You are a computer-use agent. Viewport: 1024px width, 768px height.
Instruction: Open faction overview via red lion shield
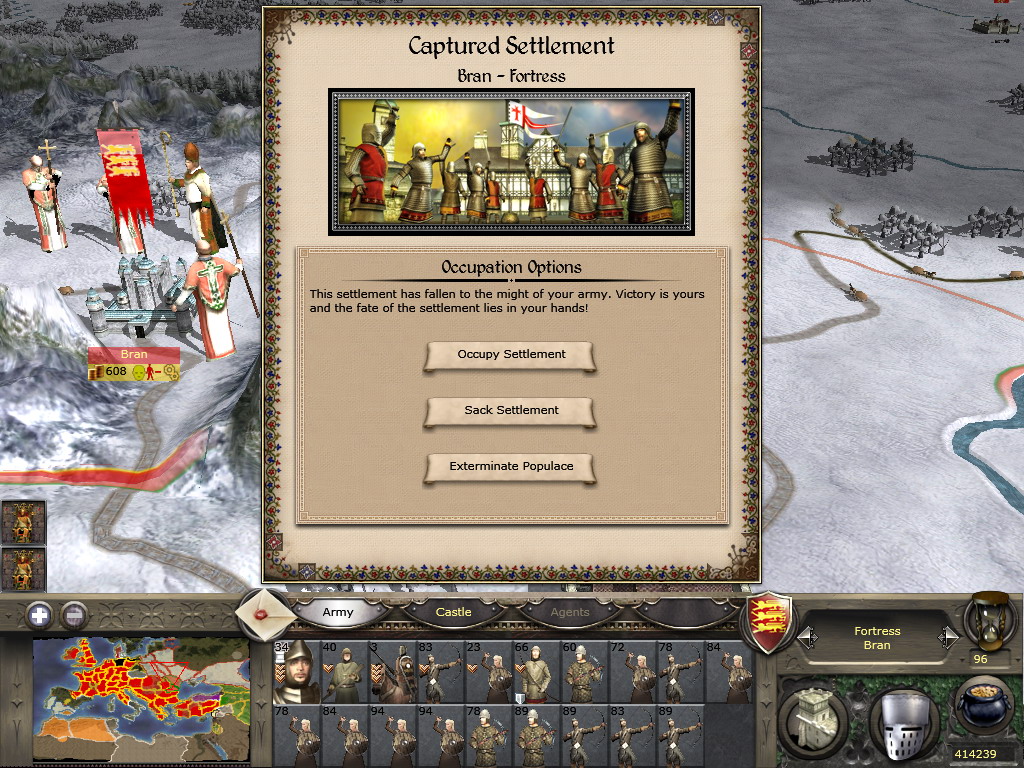click(x=771, y=622)
